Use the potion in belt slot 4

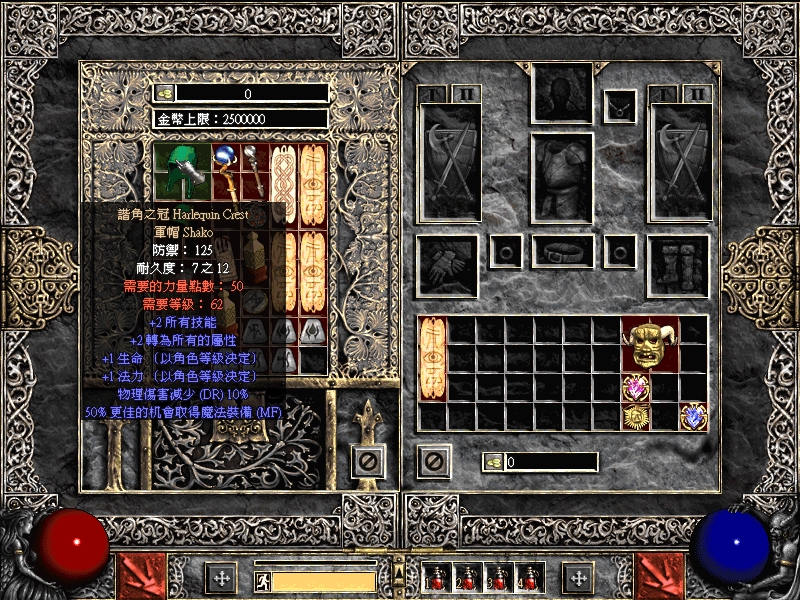(x=525, y=577)
